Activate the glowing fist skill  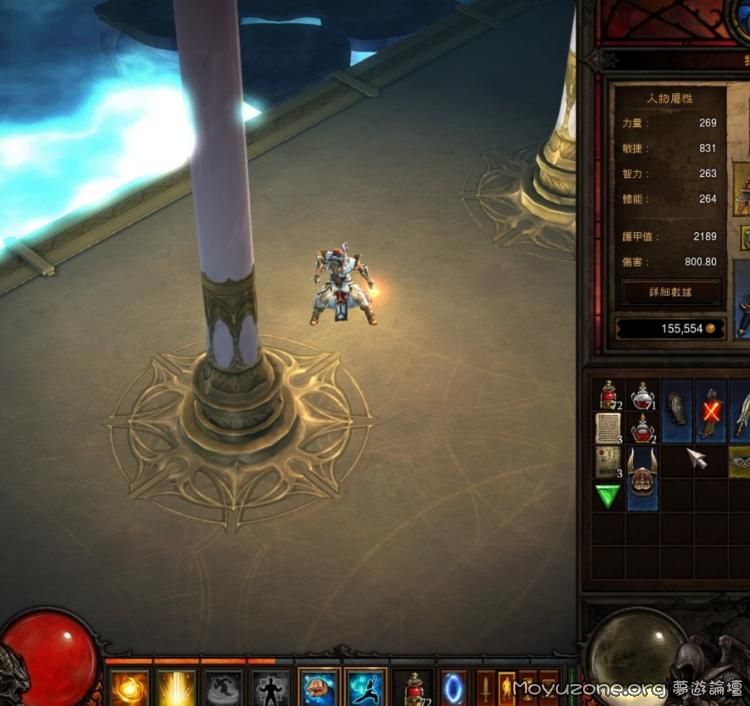319,689
